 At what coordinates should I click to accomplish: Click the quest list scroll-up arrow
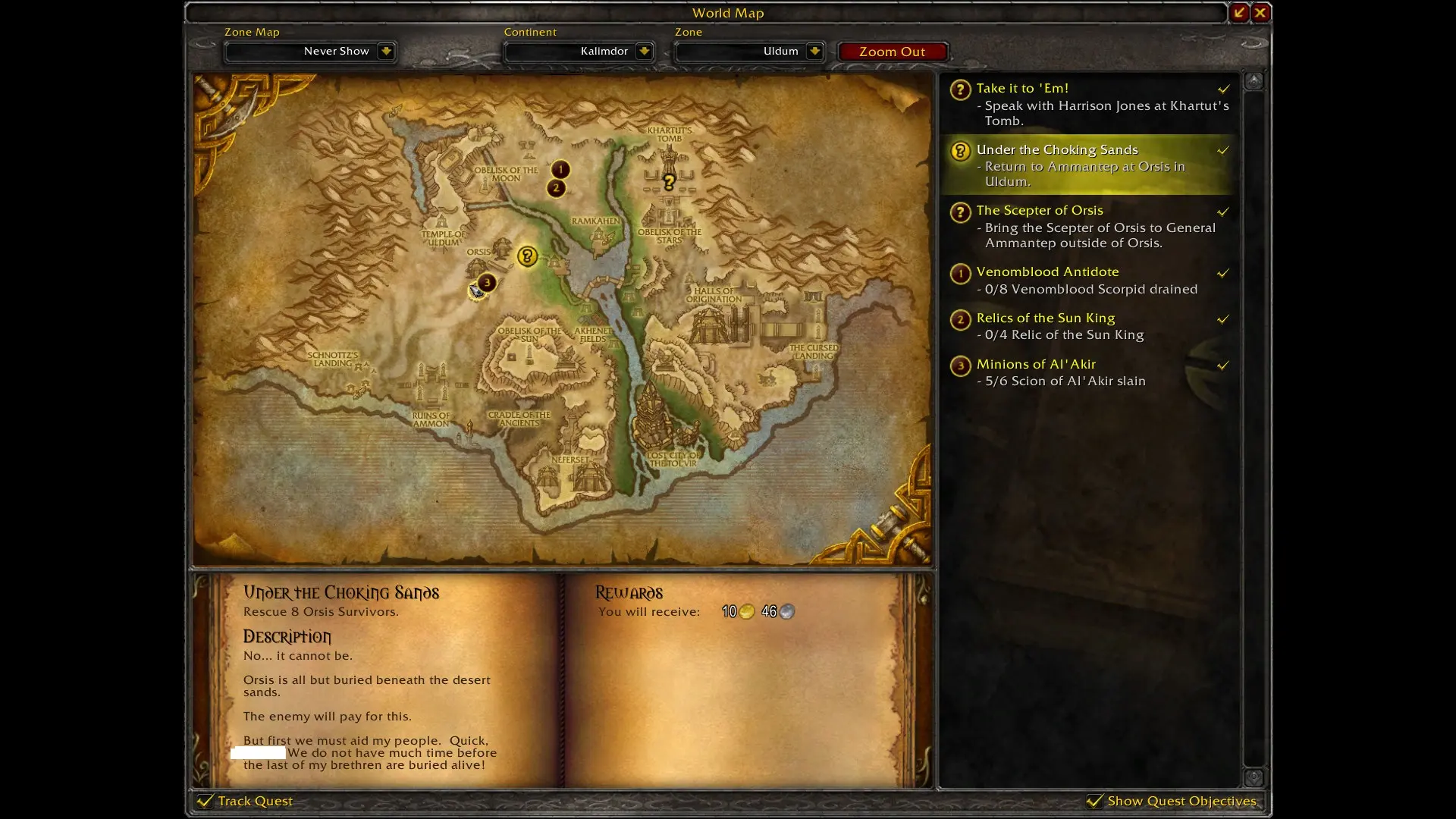pyautogui.click(x=1254, y=80)
